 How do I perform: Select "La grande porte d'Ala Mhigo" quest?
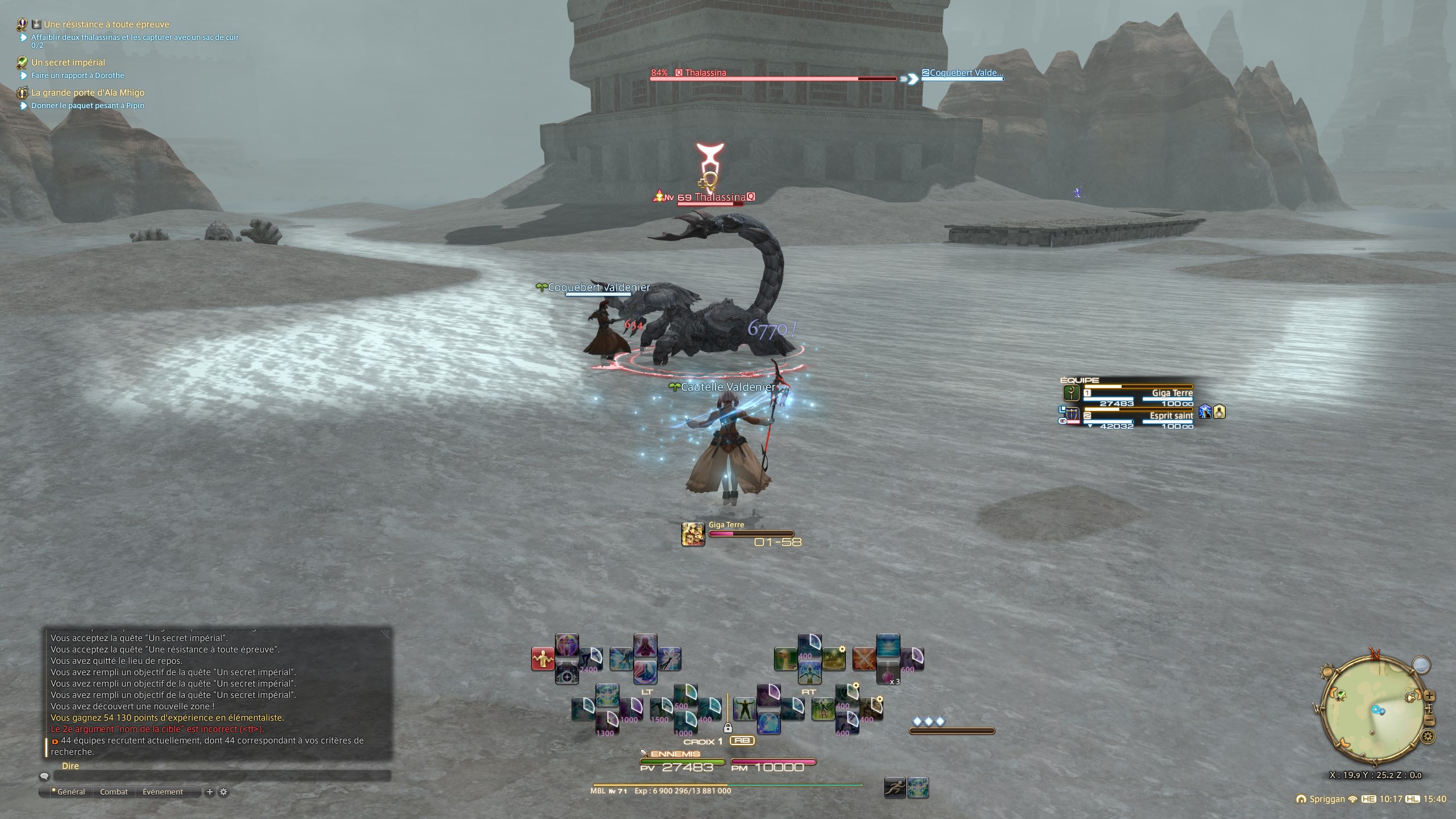[x=88, y=93]
